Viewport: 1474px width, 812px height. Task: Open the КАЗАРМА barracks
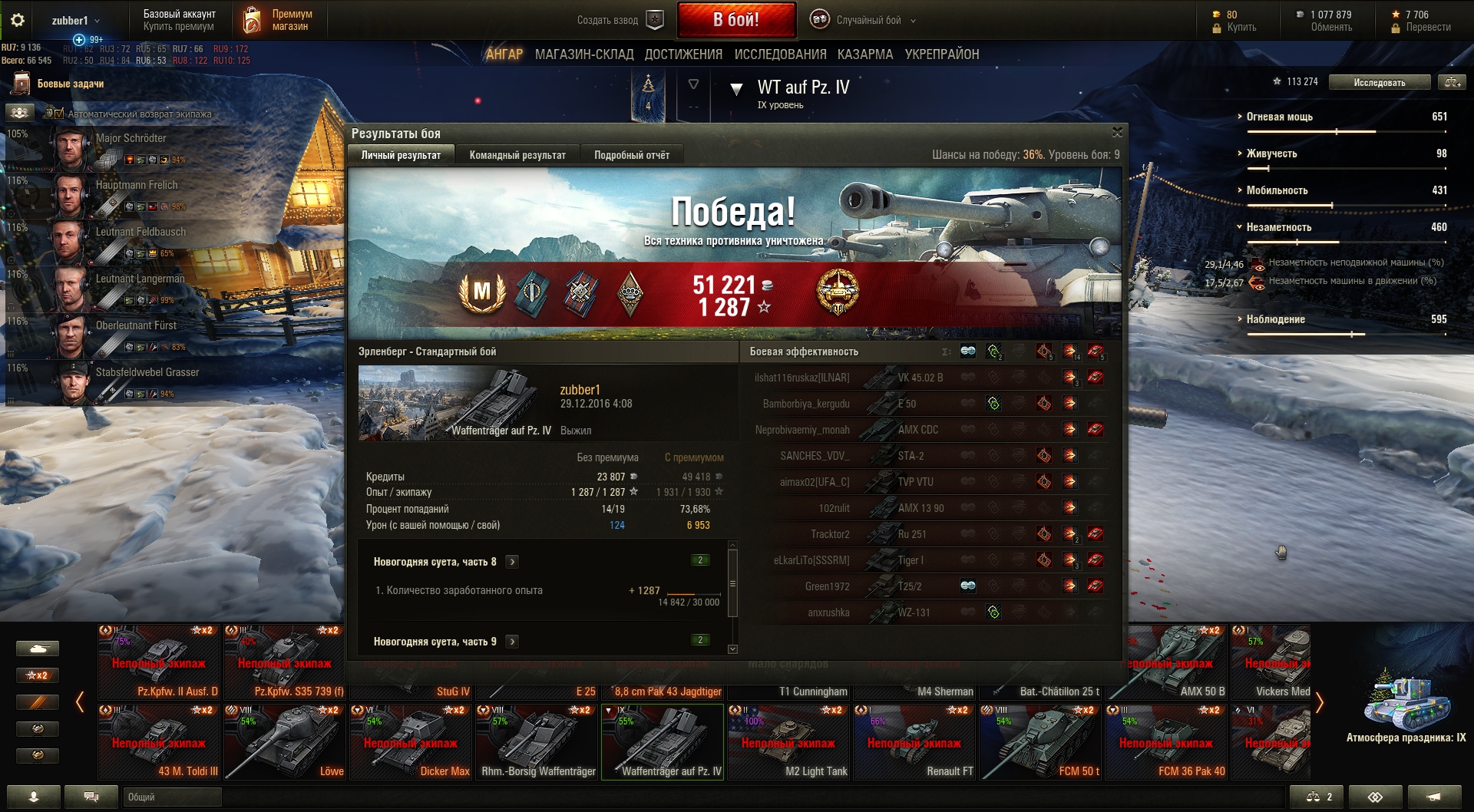pos(865,54)
